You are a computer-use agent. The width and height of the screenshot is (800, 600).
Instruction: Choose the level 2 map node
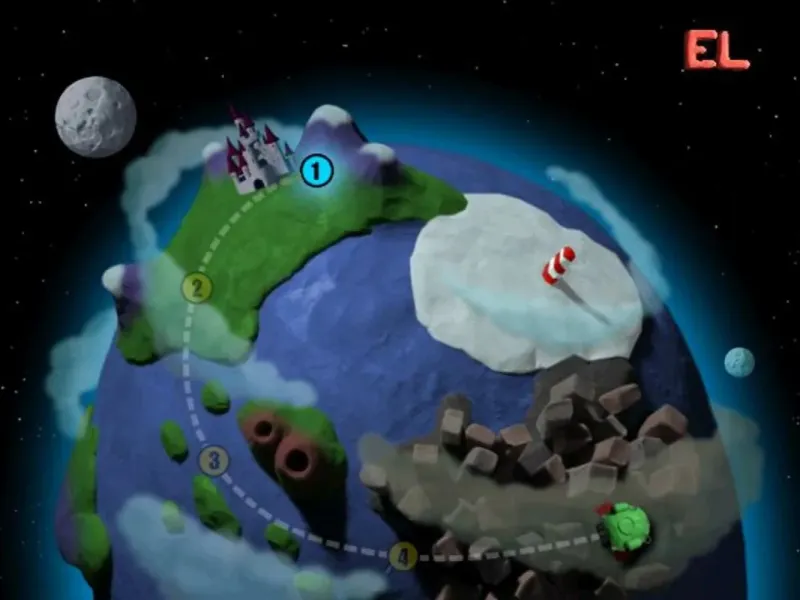click(197, 289)
